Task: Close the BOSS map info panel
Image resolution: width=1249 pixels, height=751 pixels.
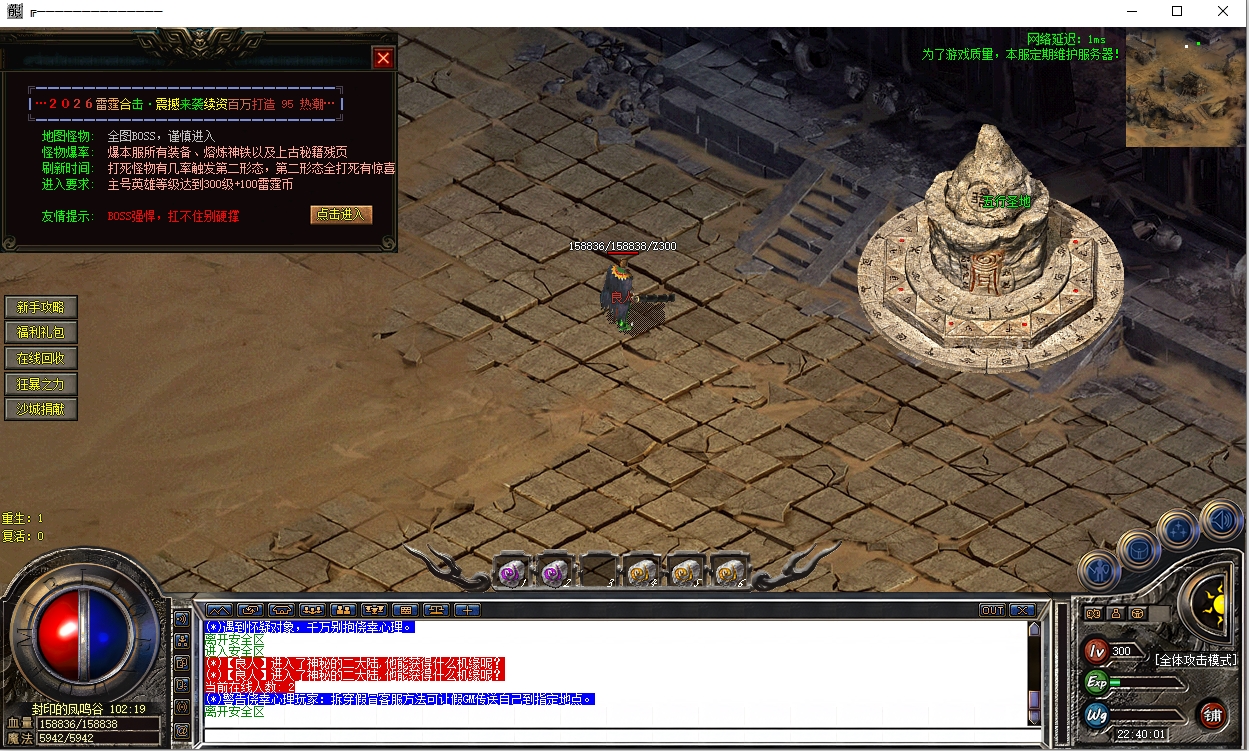Action: click(x=383, y=58)
